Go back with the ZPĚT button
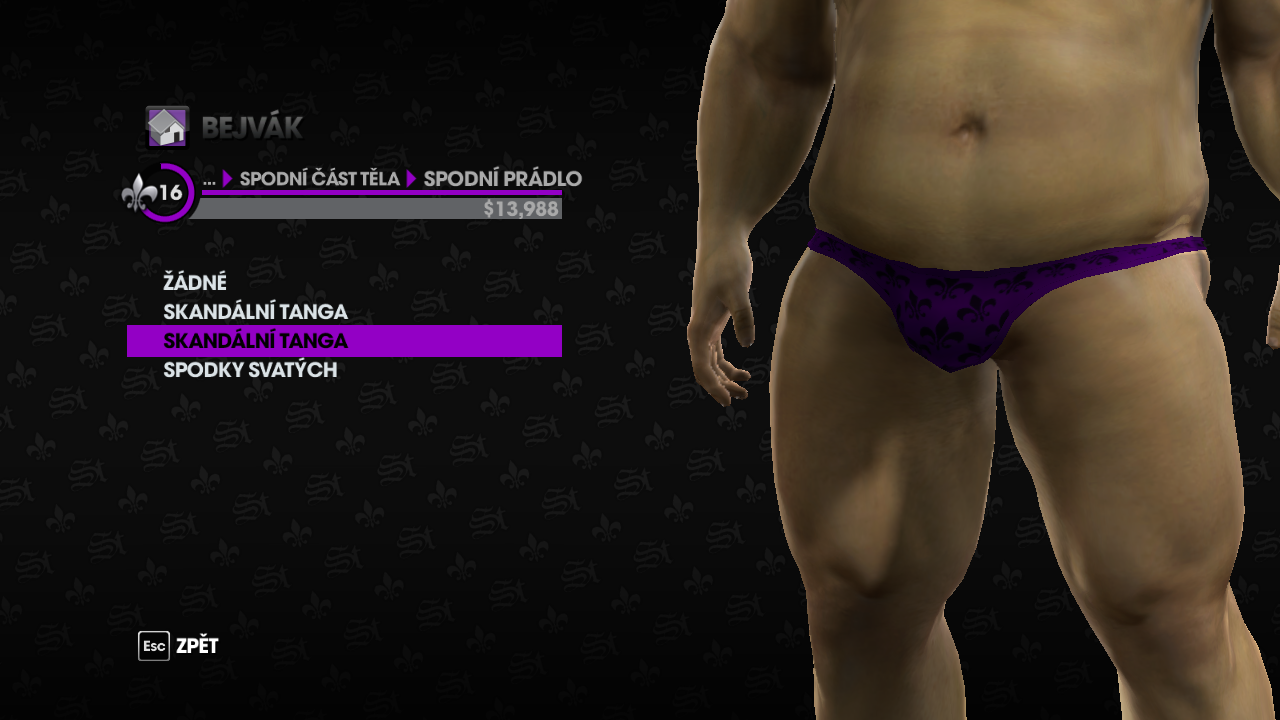Viewport: 1280px width, 720px height. click(180, 646)
